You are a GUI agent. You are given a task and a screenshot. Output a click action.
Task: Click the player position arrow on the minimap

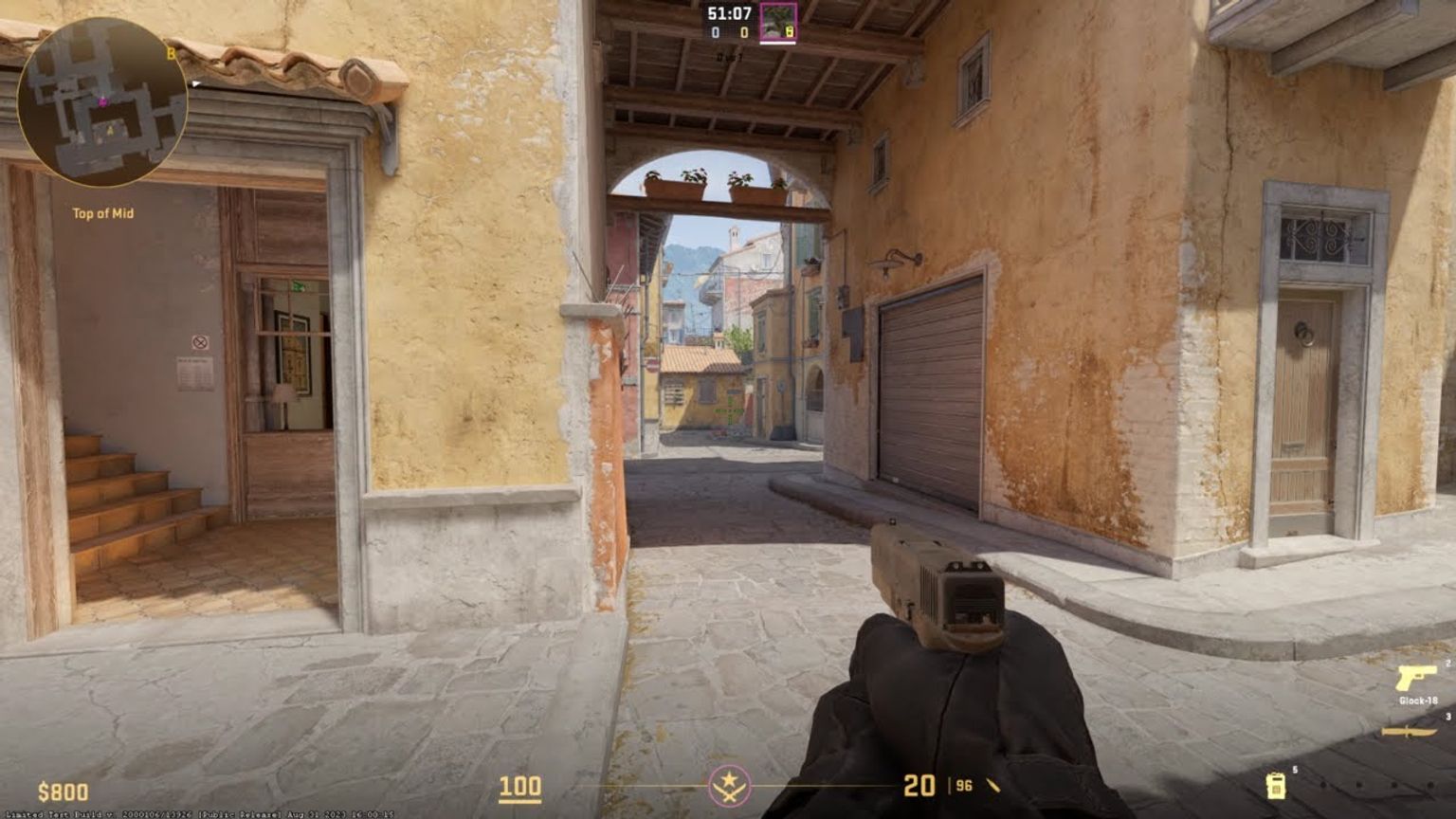(102, 102)
